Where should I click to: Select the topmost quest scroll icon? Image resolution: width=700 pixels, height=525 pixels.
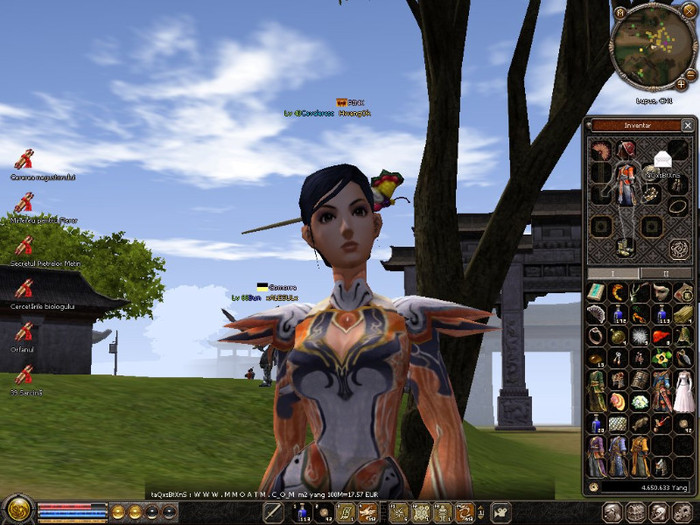point(24,158)
